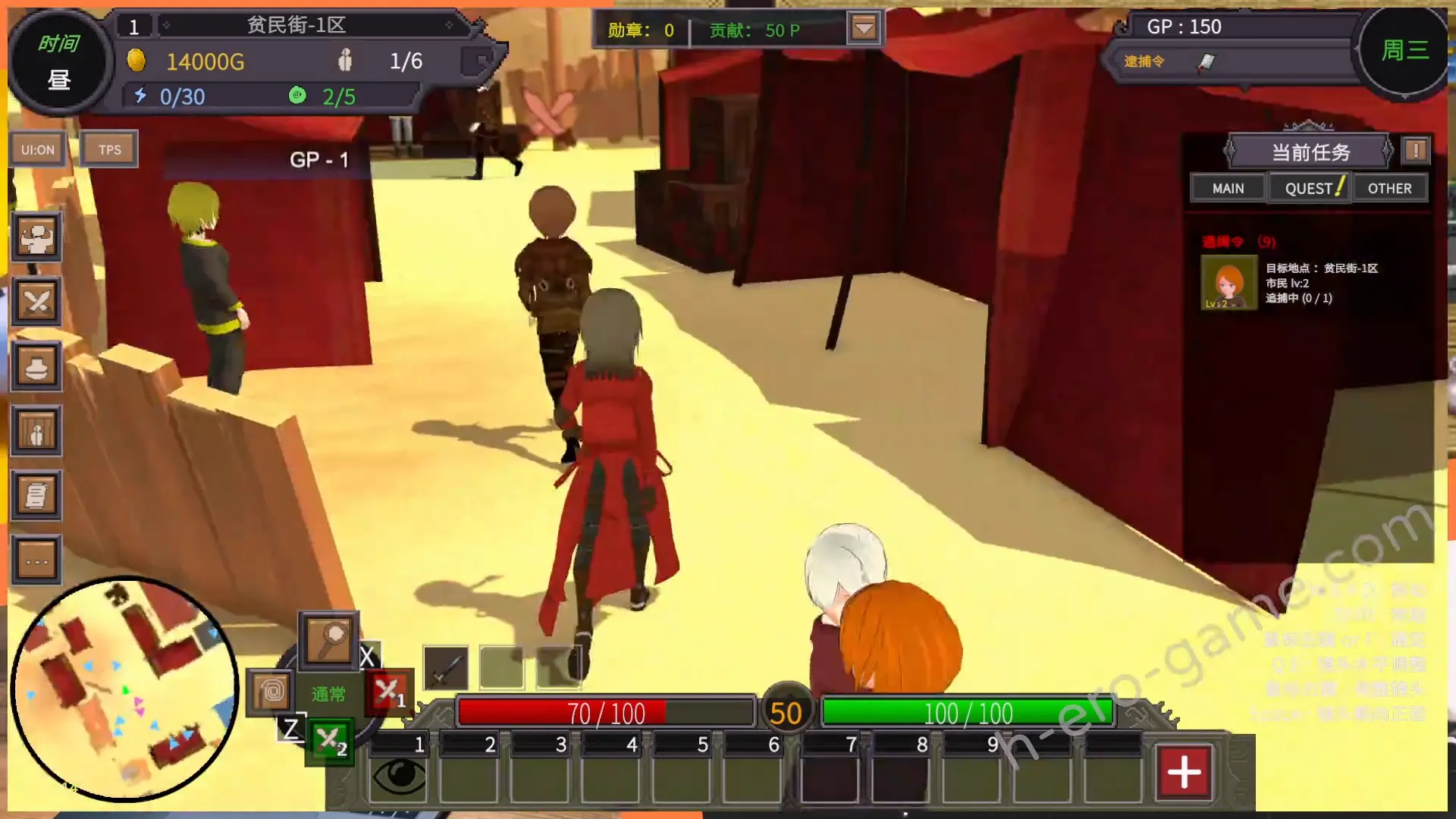1456x819 pixels.
Task: Open the caged prisoner icon
Action: [x=36, y=432]
